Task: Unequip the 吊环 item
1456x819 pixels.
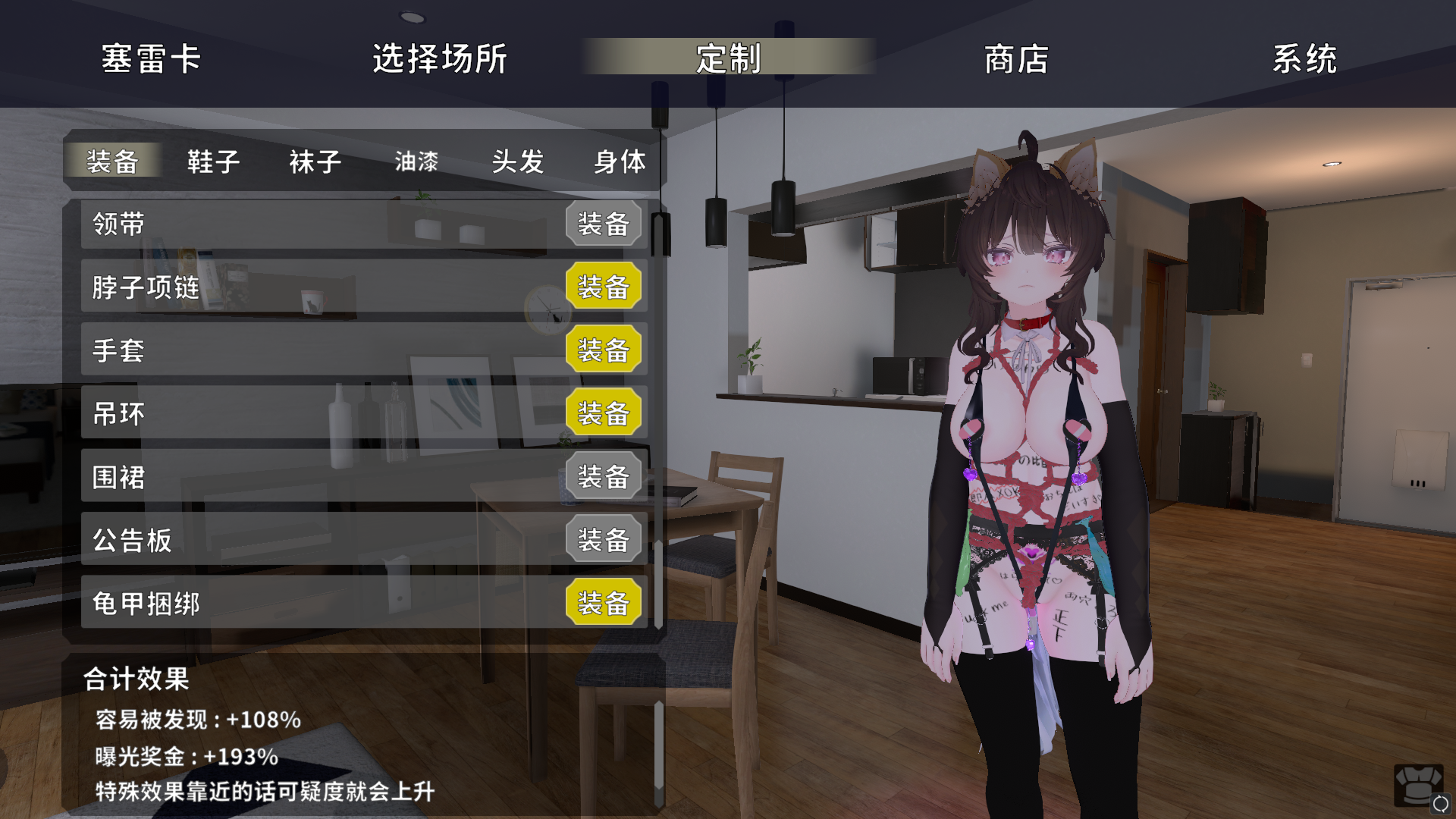Action: tap(604, 413)
